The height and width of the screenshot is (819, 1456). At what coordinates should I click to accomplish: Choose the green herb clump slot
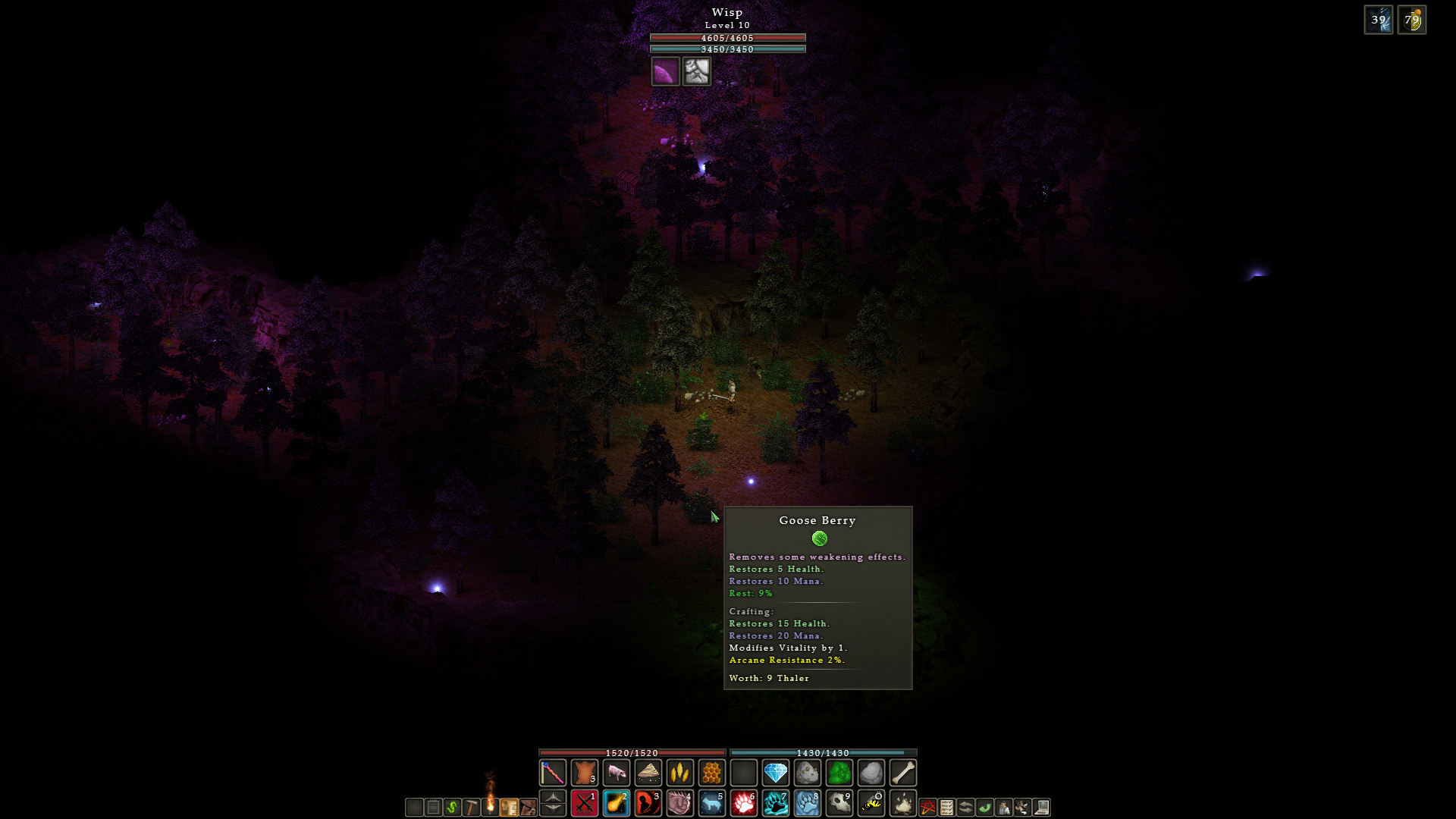[x=839, y=773]
